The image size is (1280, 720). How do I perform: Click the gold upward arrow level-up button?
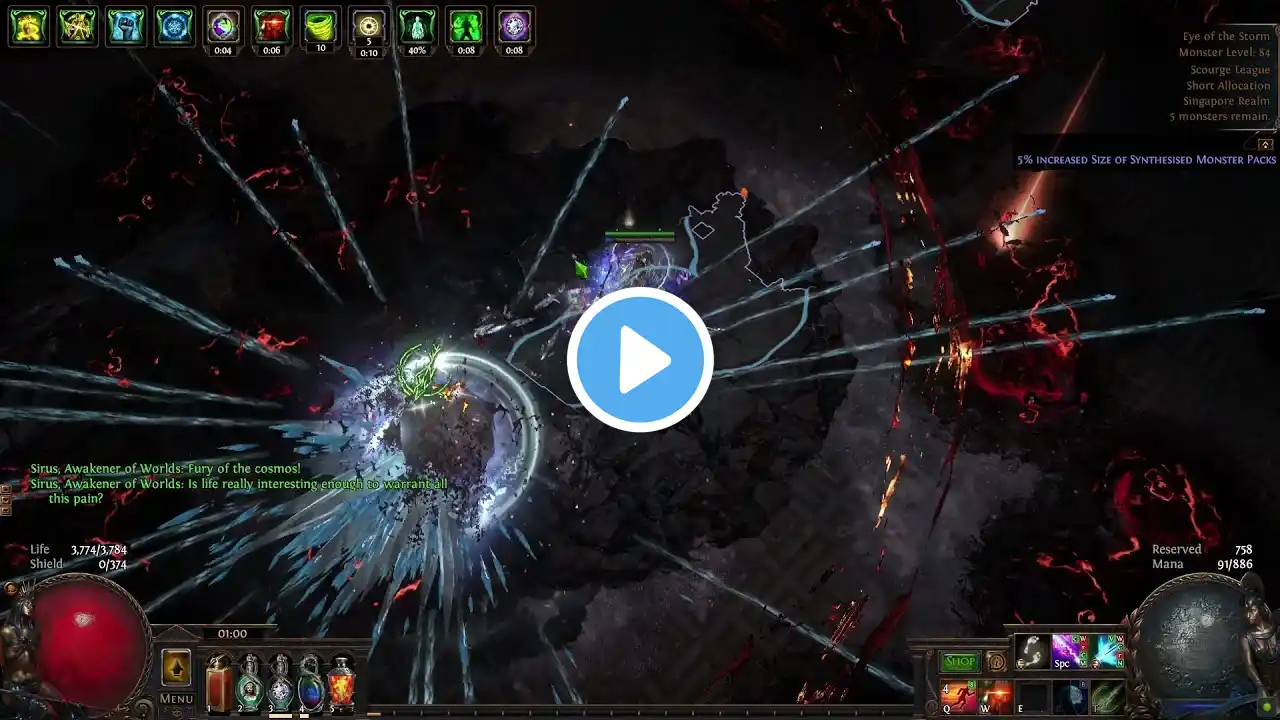pos(176,667)
